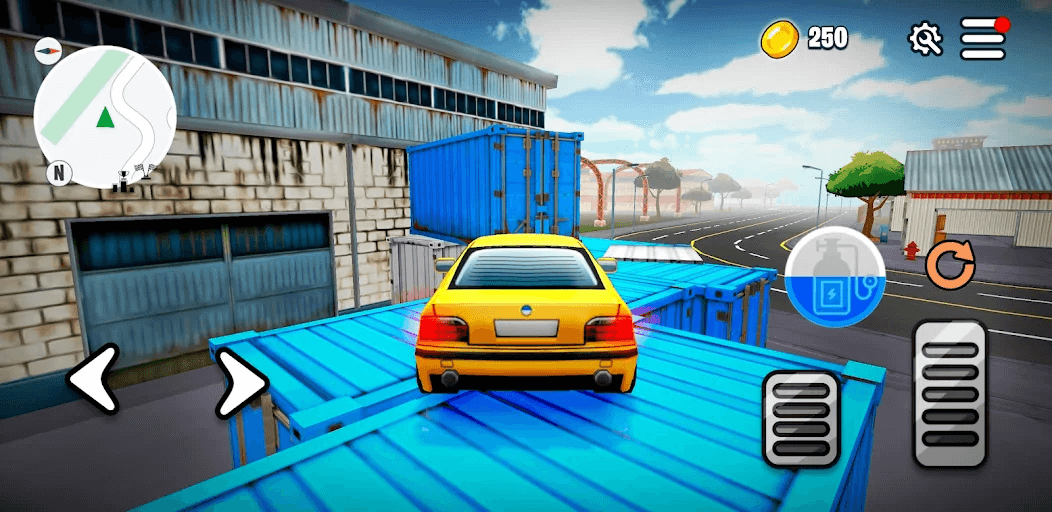Tap the N north marker on minimap
The width and height of the screenshot is (1052, 512).
click(x=59, y=173)
